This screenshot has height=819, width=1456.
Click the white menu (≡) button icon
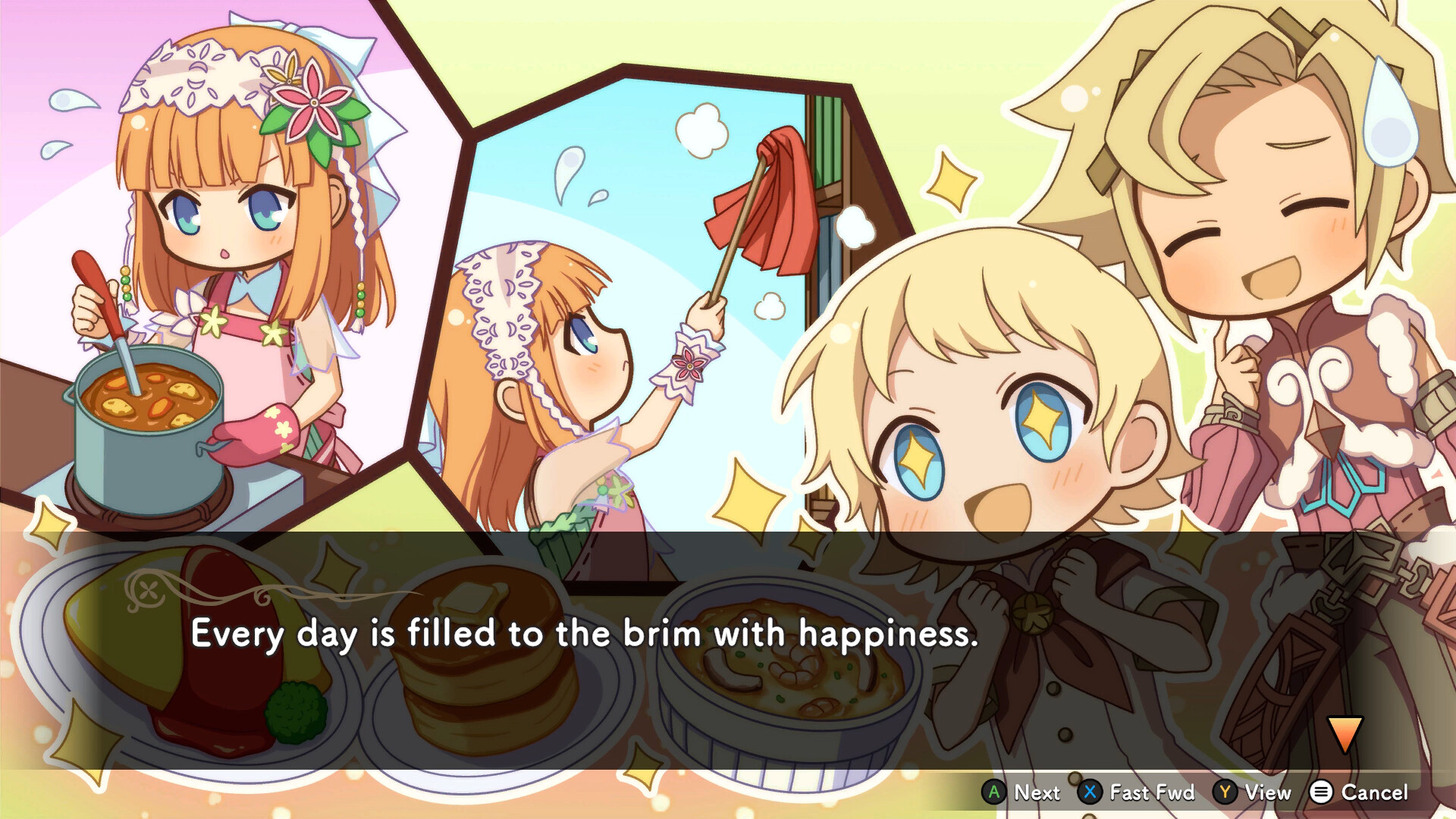[1323, 792]
